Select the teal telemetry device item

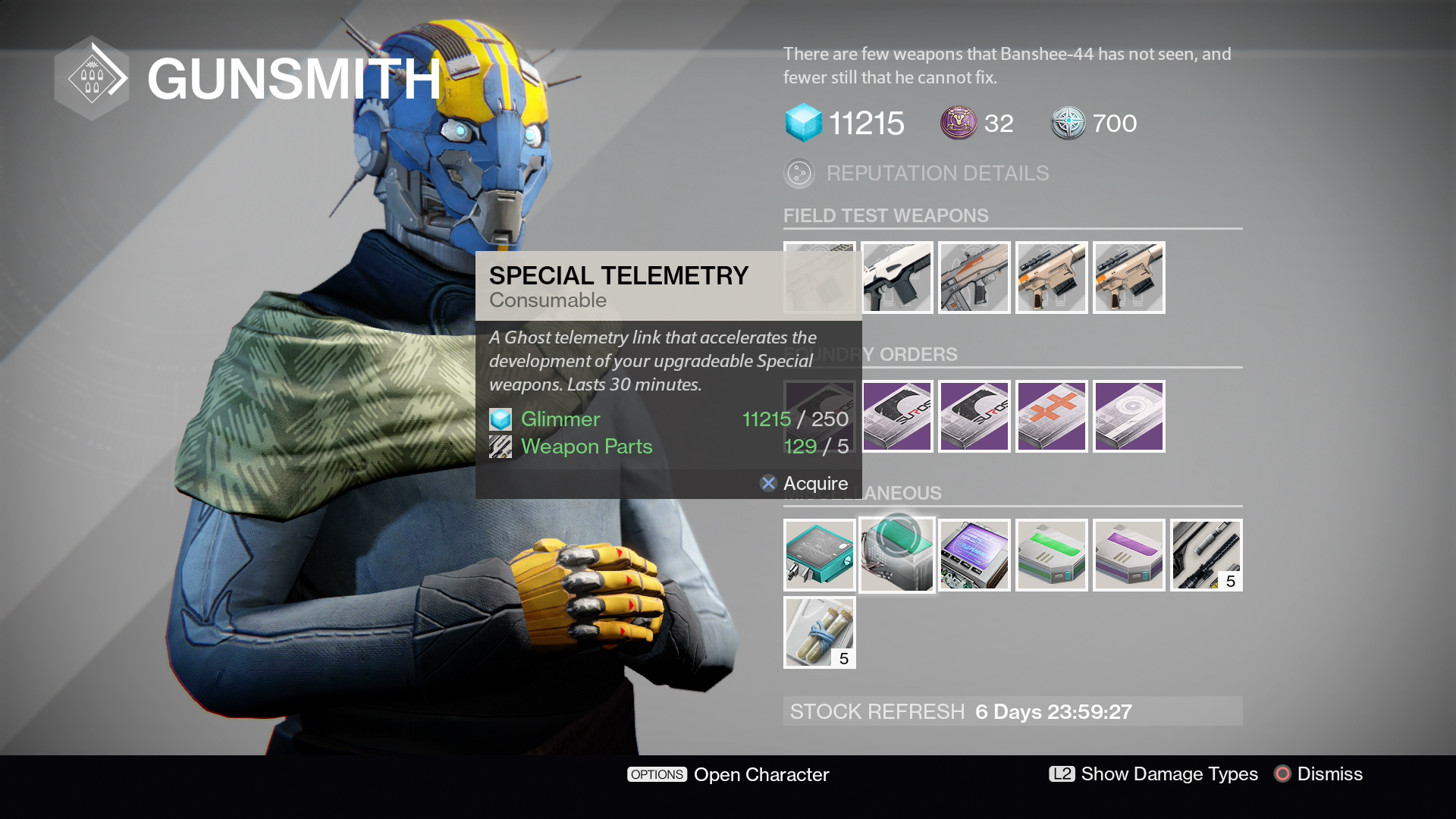tap(820, 555)
